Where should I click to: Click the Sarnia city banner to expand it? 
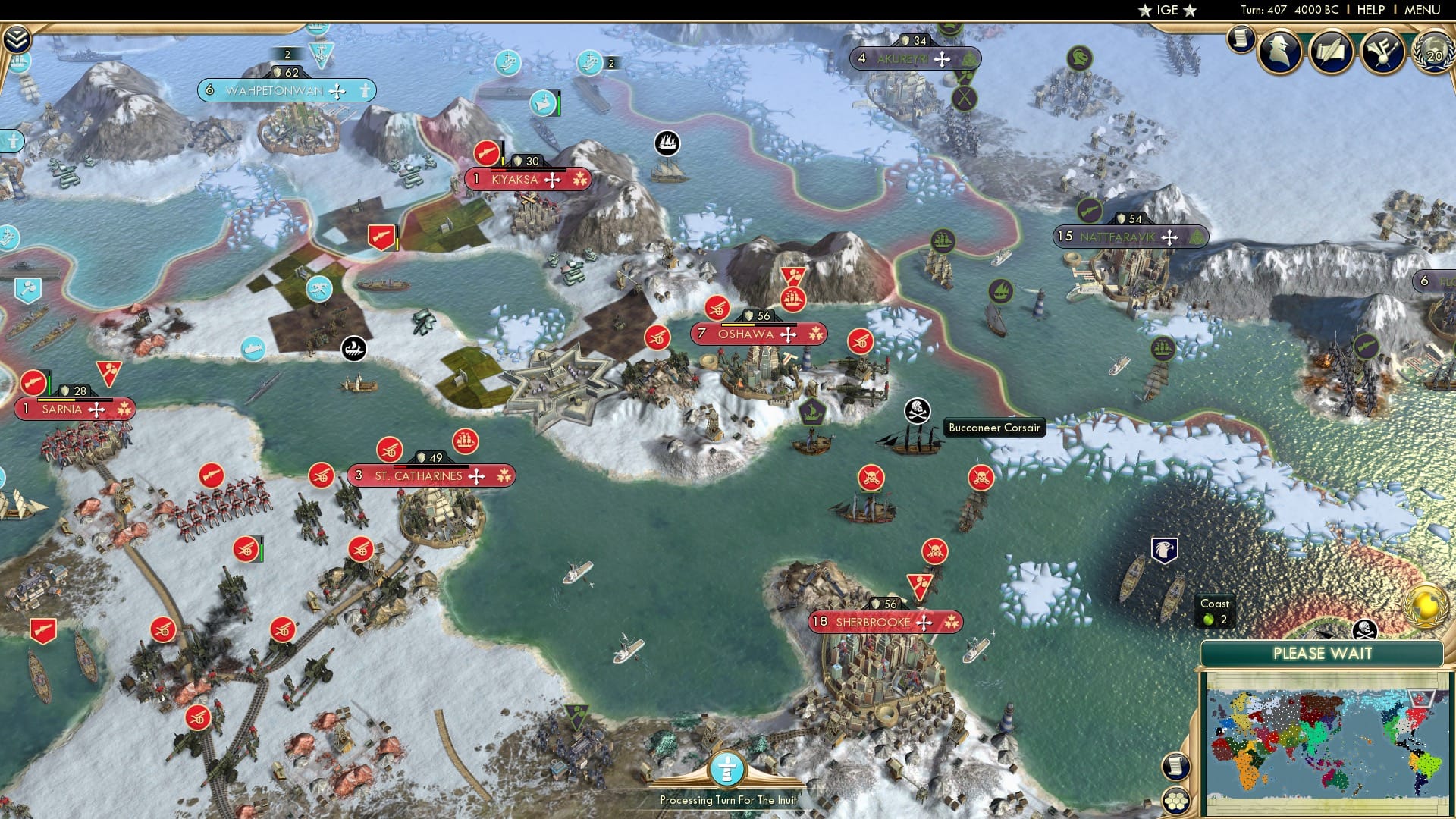pos(73,409)
